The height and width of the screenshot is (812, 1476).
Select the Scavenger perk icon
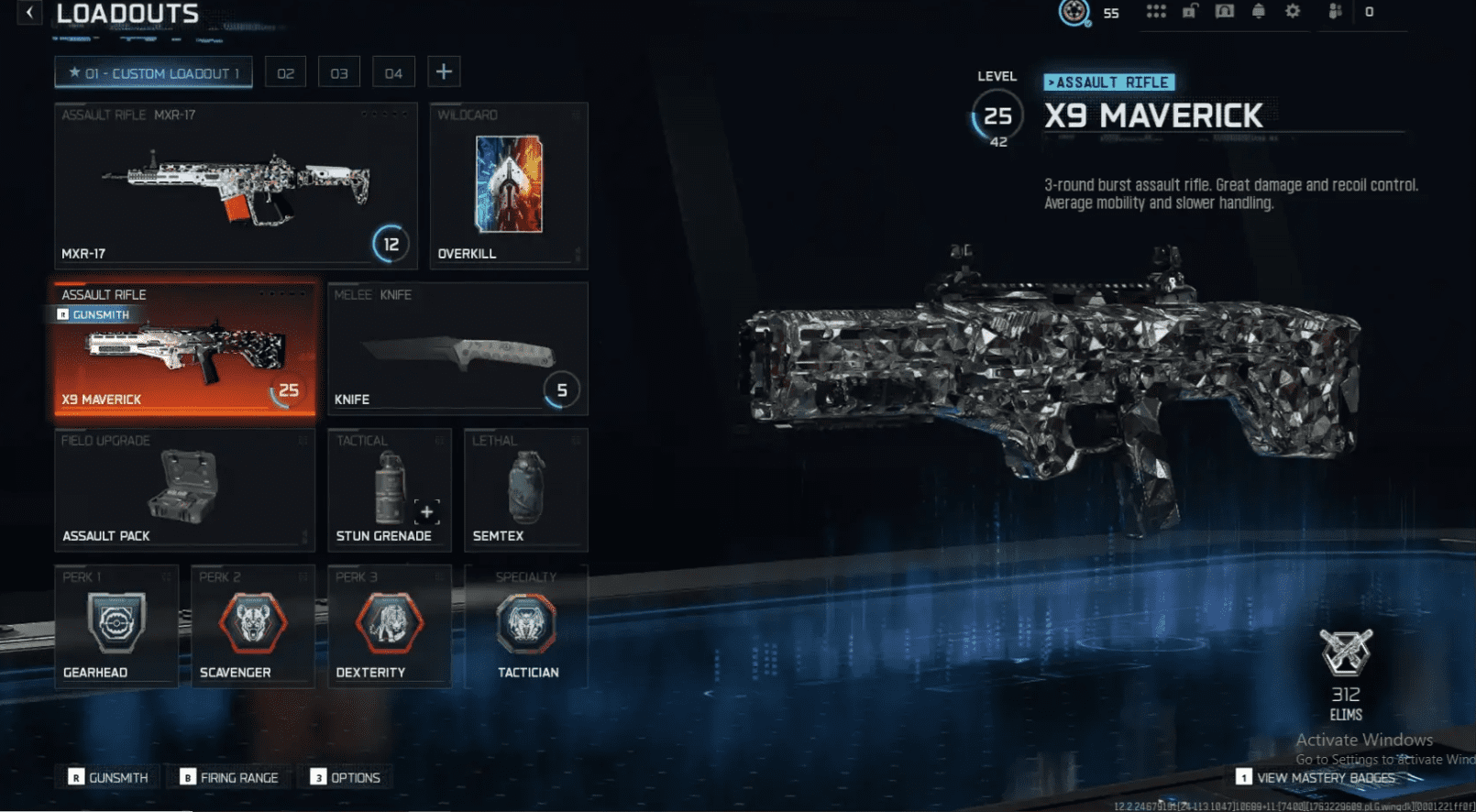tap(252, 623)
